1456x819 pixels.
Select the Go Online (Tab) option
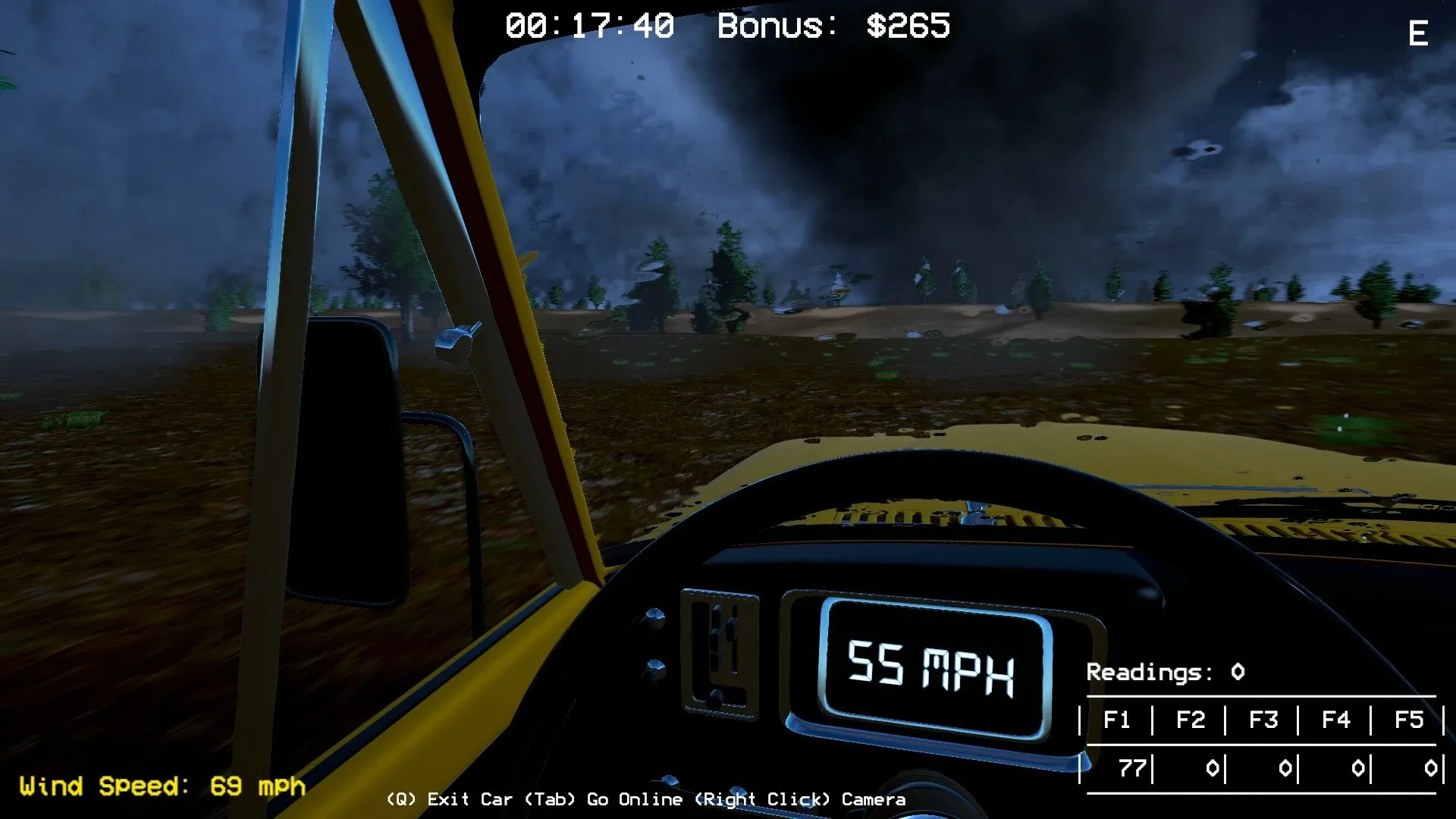tap(603, 799)
